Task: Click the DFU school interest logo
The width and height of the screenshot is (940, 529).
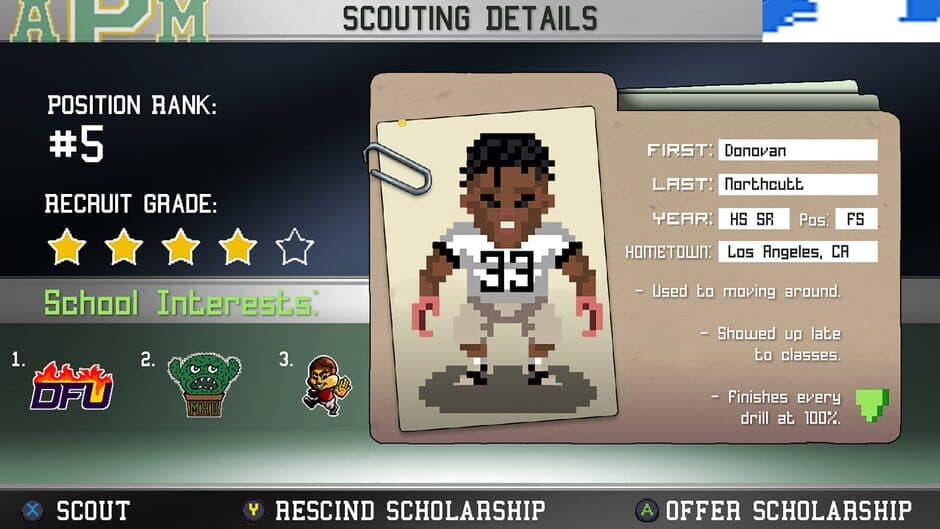Action: 70,385
